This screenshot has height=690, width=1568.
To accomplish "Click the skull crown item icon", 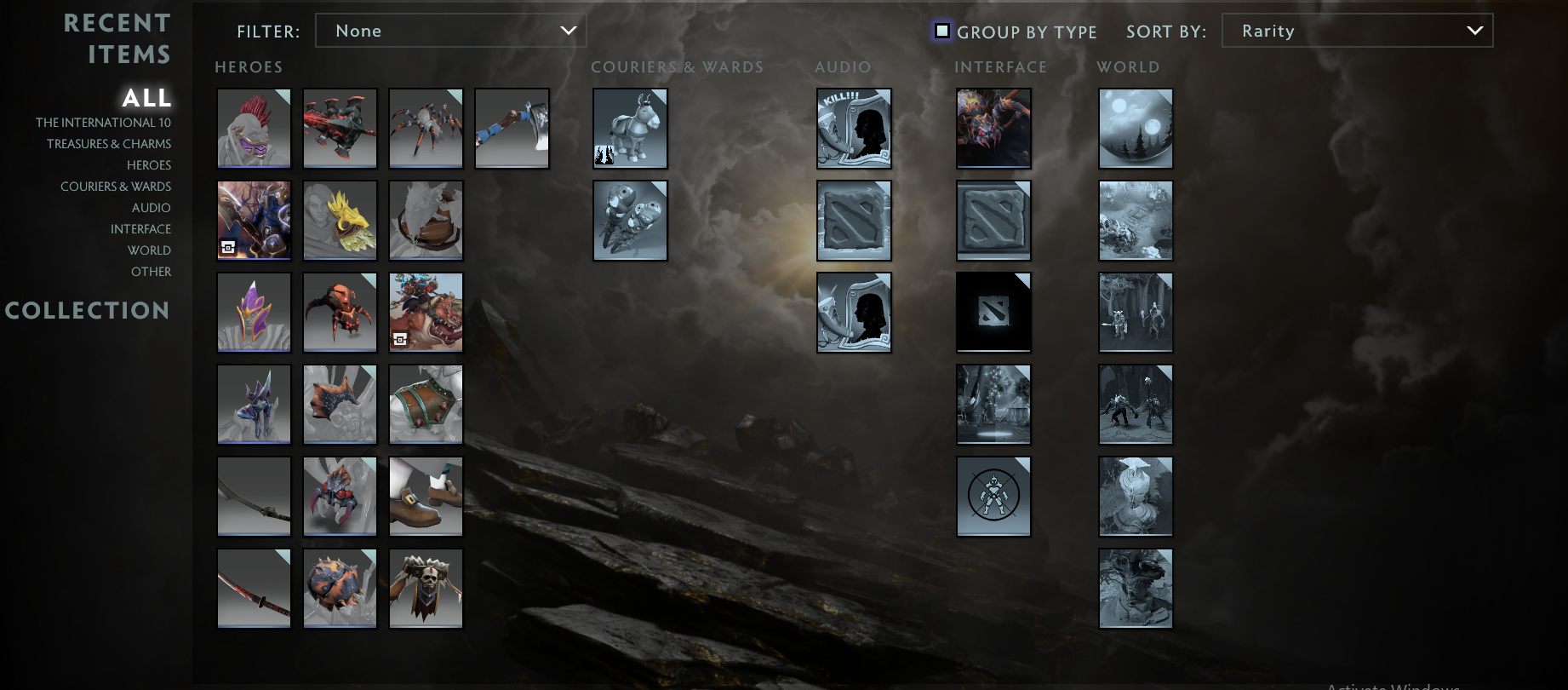I will 426,588.
